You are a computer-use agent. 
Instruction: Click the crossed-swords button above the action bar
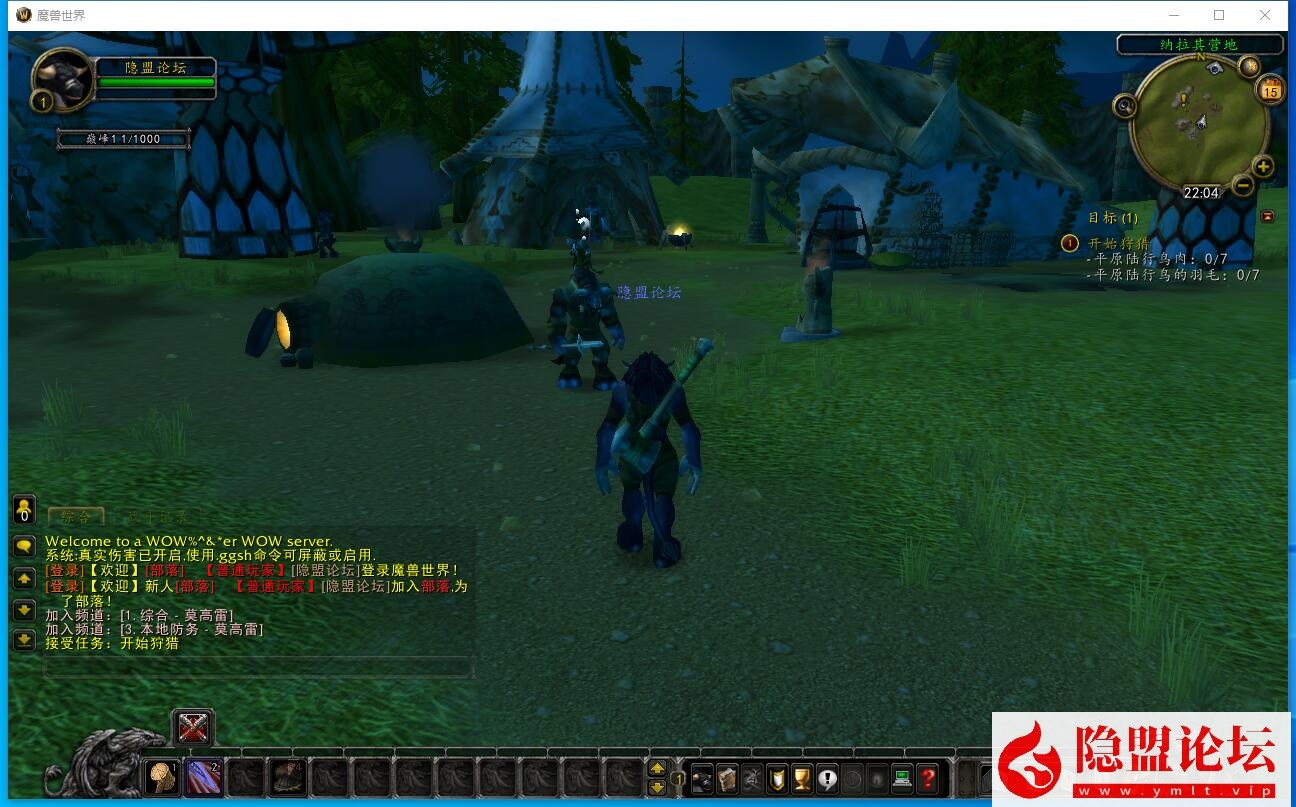(x=192, y=727)
